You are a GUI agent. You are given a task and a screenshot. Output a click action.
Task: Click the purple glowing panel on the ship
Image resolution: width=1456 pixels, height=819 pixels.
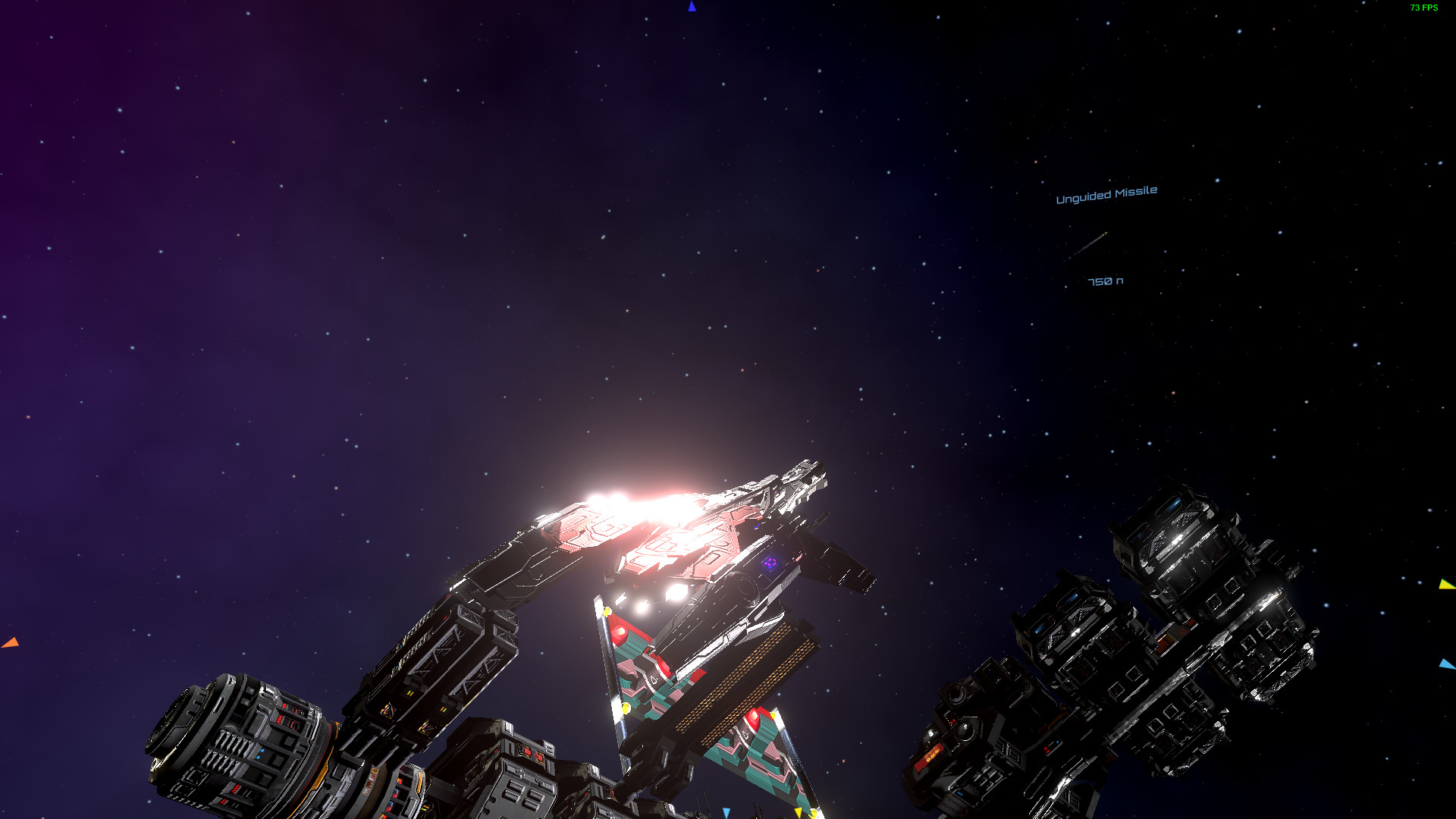769,563
